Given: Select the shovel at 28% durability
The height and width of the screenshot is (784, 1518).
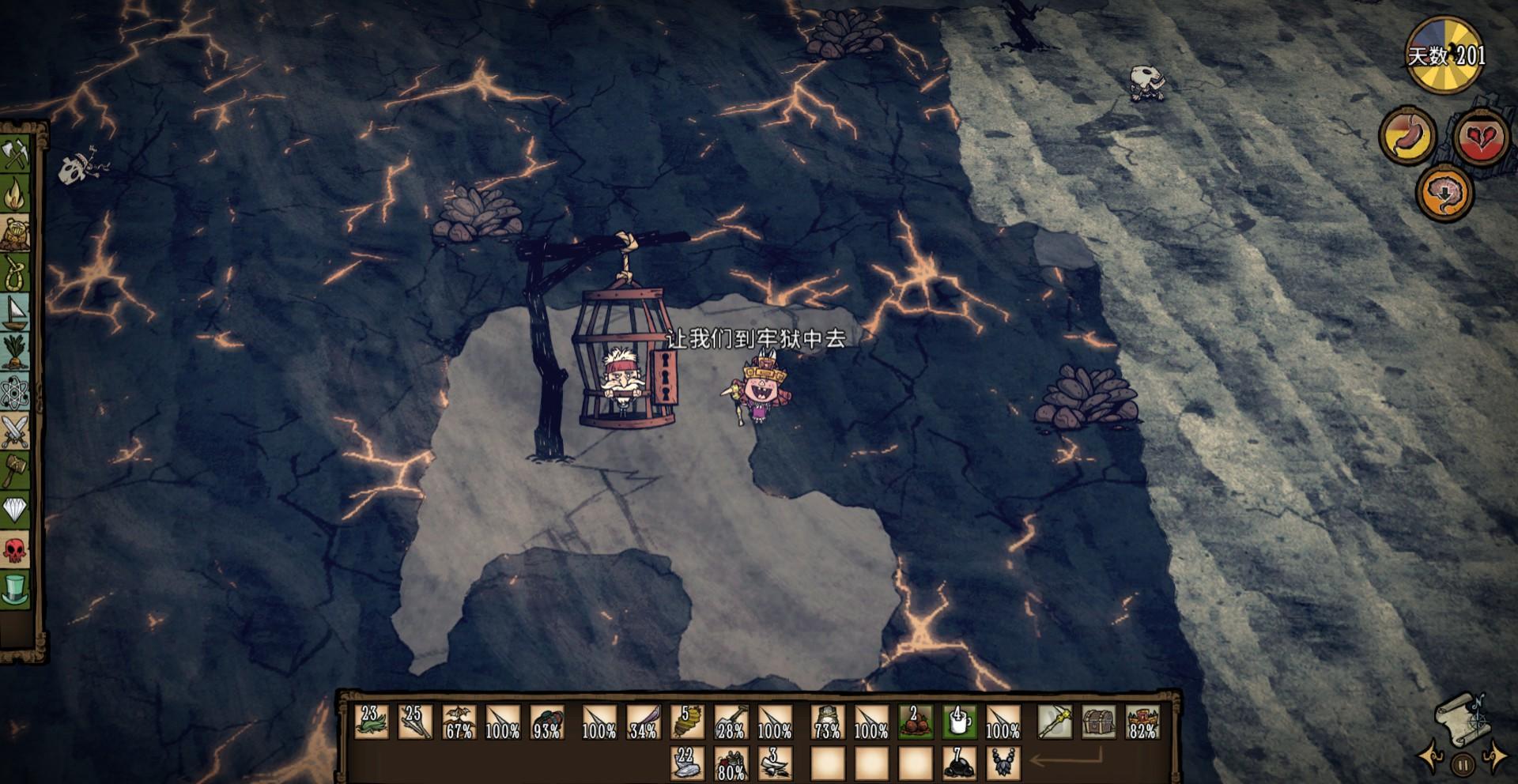Looking at the screenshot, I should click(731, 722).
